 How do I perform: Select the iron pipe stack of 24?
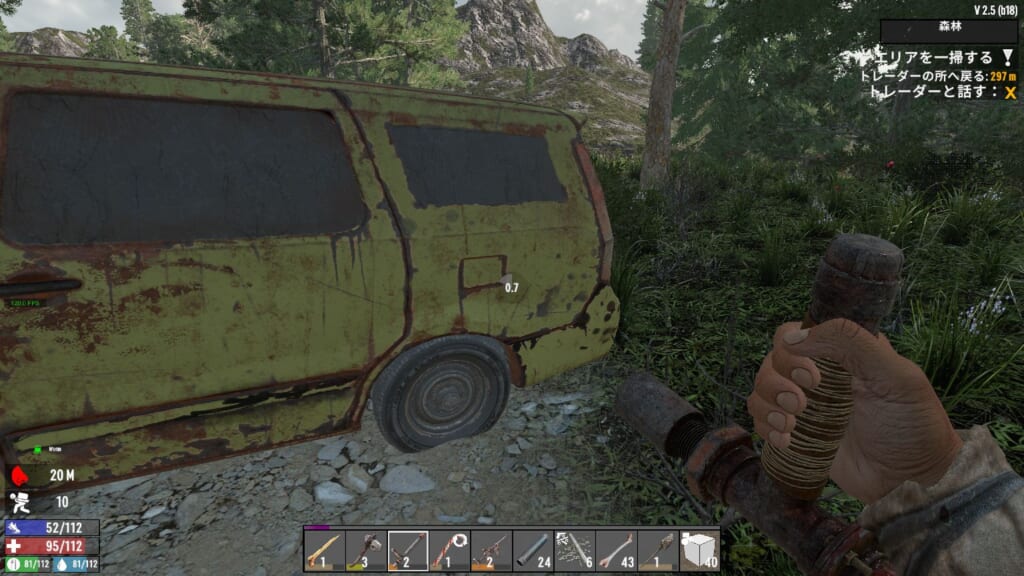[533, 550]
